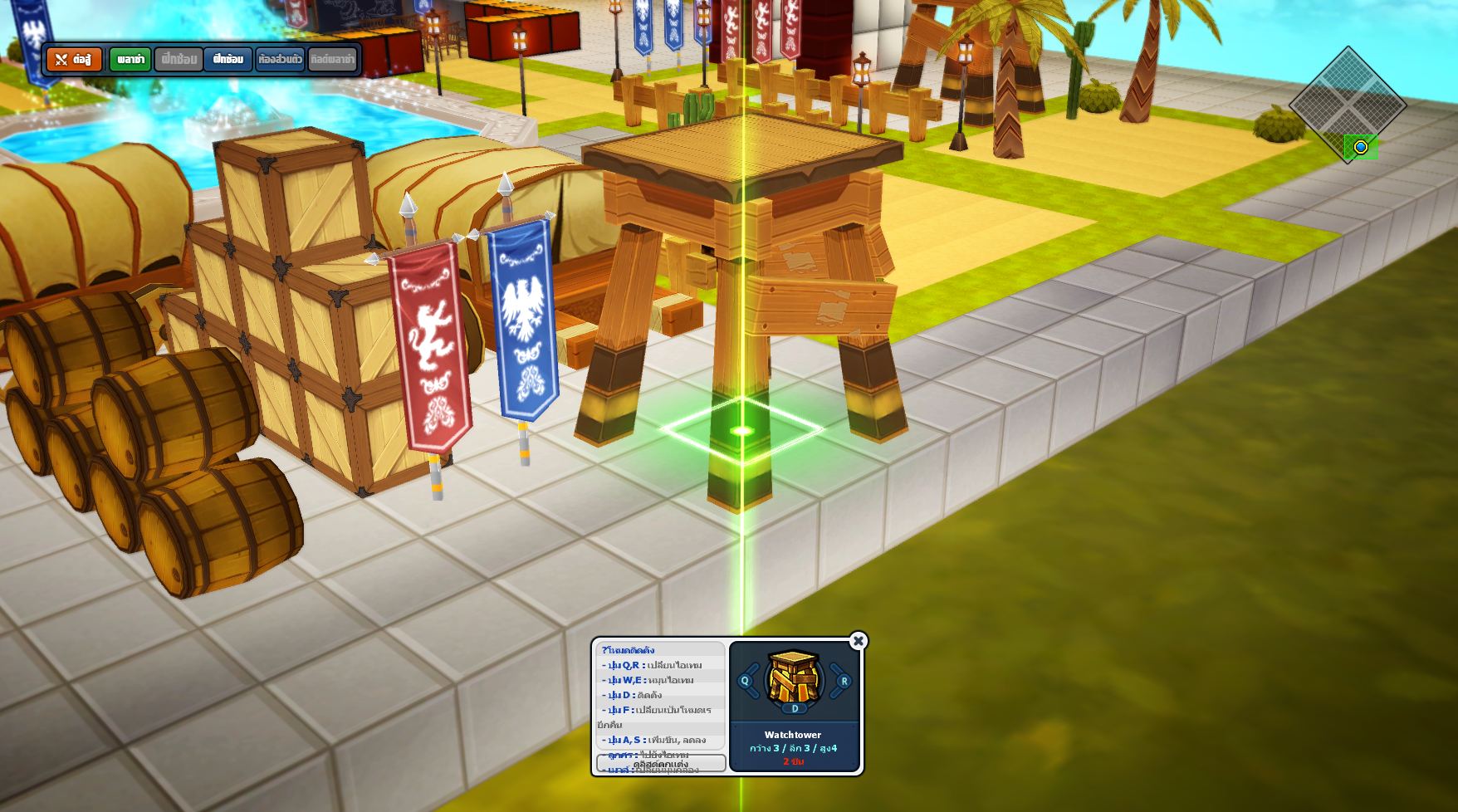Click the left arrow for previous item
The image size is (1458, 812).
pos(746,681)
